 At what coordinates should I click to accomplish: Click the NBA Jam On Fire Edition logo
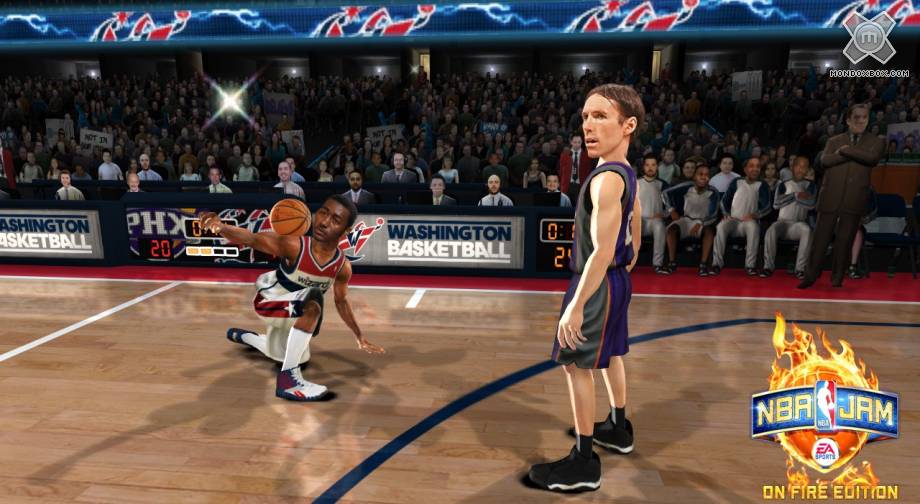click(825, 411)
